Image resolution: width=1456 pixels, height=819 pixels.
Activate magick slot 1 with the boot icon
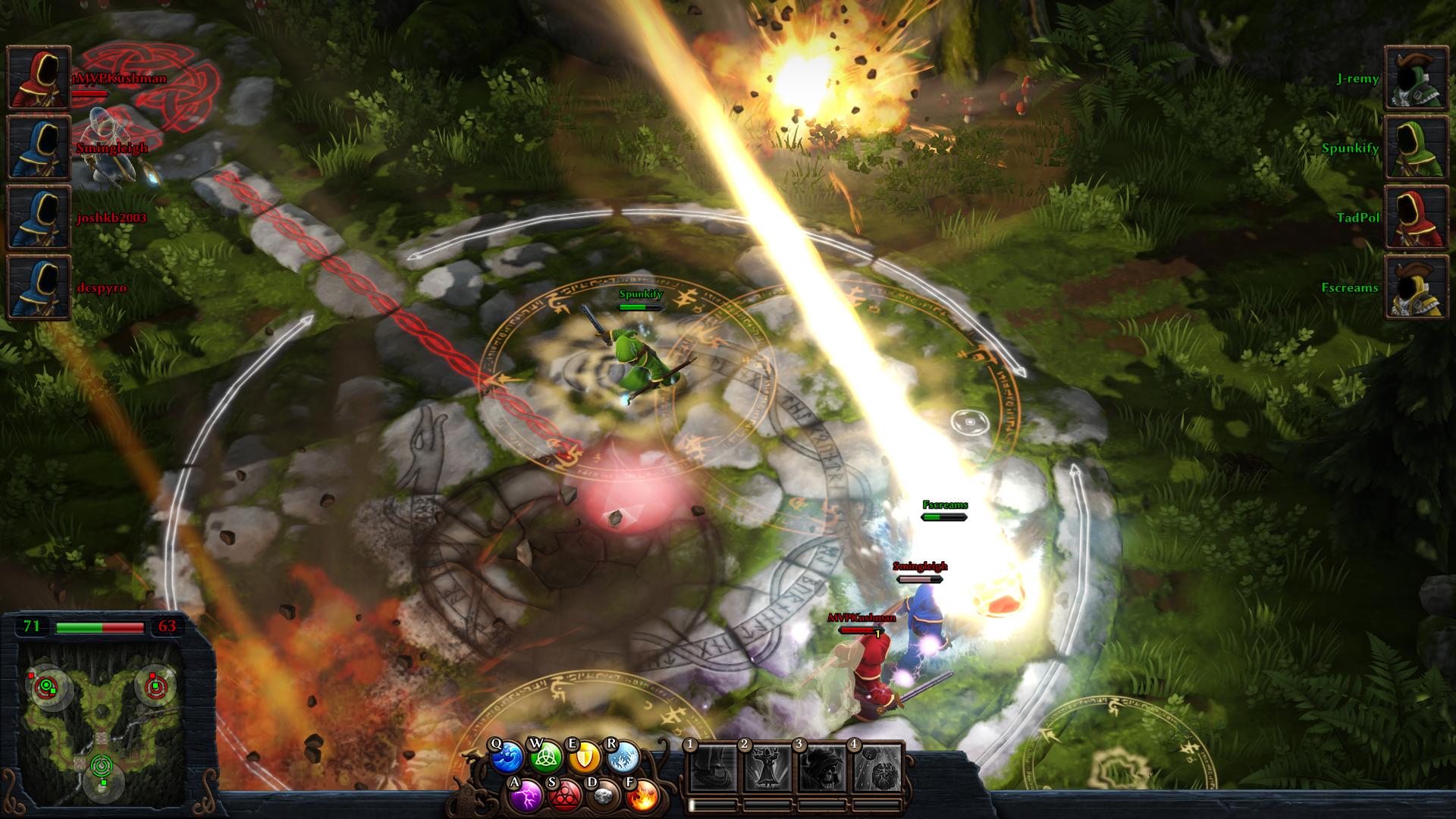tap(714, 767)
